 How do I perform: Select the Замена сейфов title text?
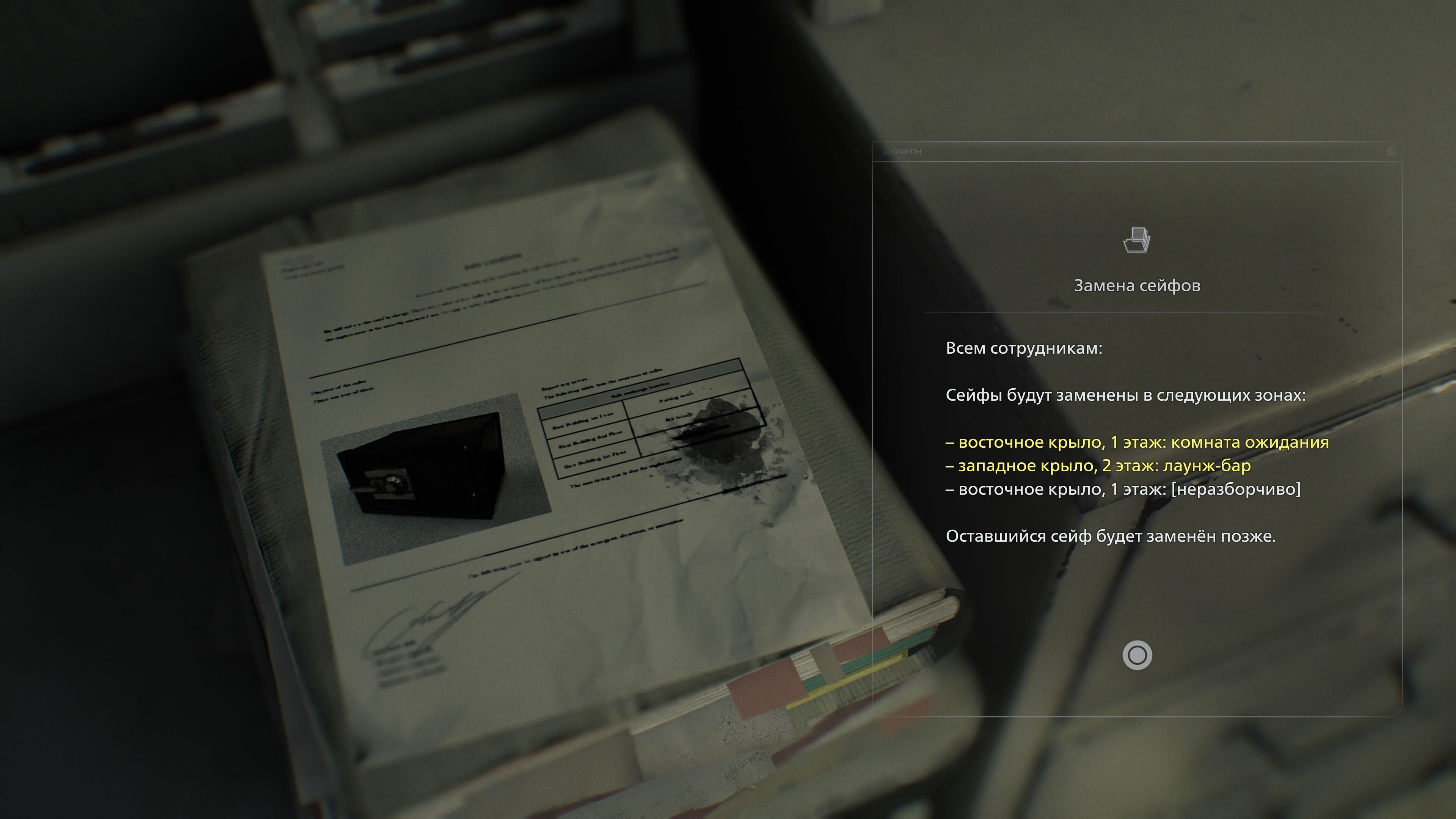click(1137, 286)
